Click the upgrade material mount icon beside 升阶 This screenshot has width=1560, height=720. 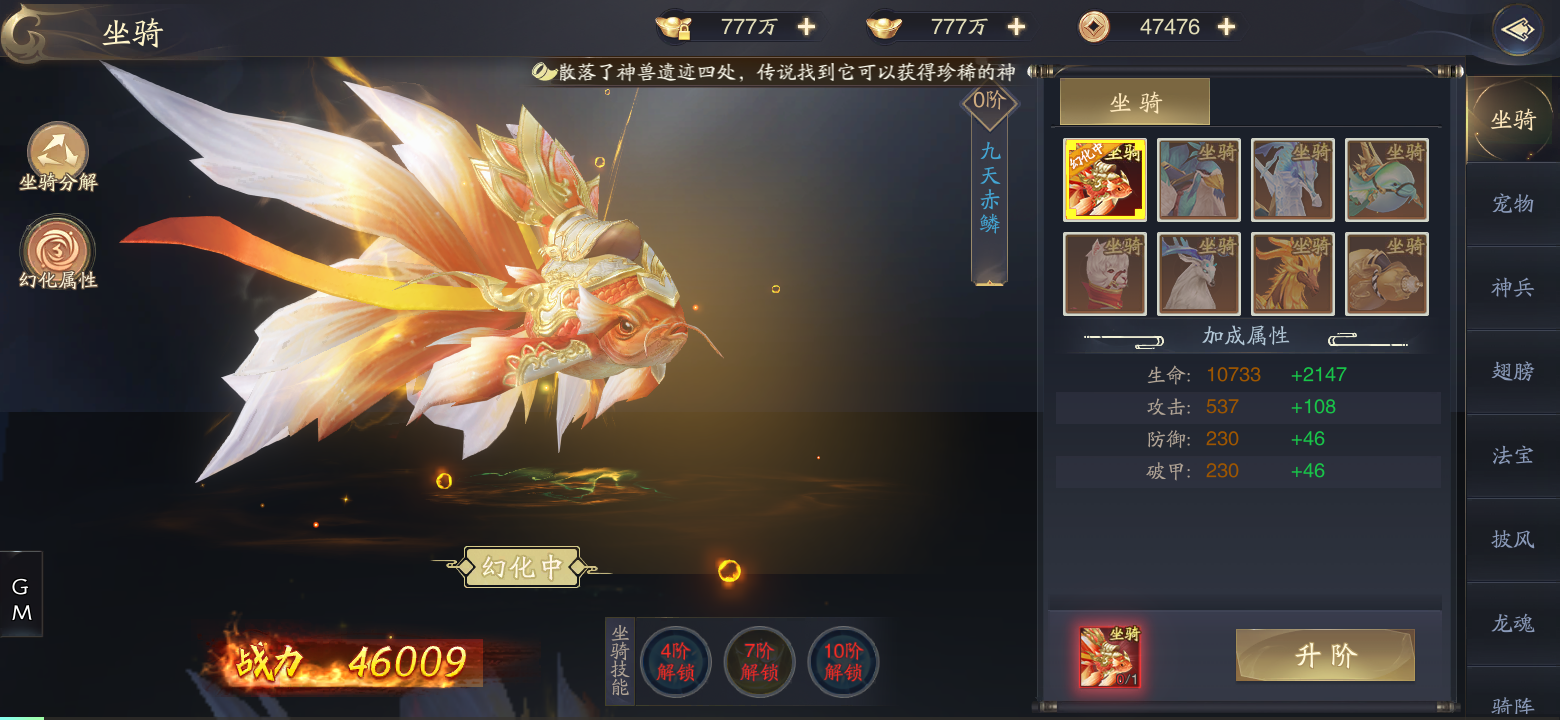click(x=1110, y=655)
